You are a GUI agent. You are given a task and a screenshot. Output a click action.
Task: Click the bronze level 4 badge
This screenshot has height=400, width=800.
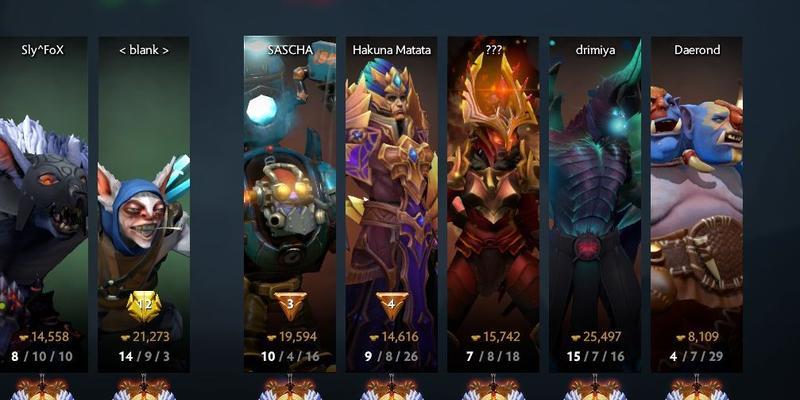pos(391,304)
